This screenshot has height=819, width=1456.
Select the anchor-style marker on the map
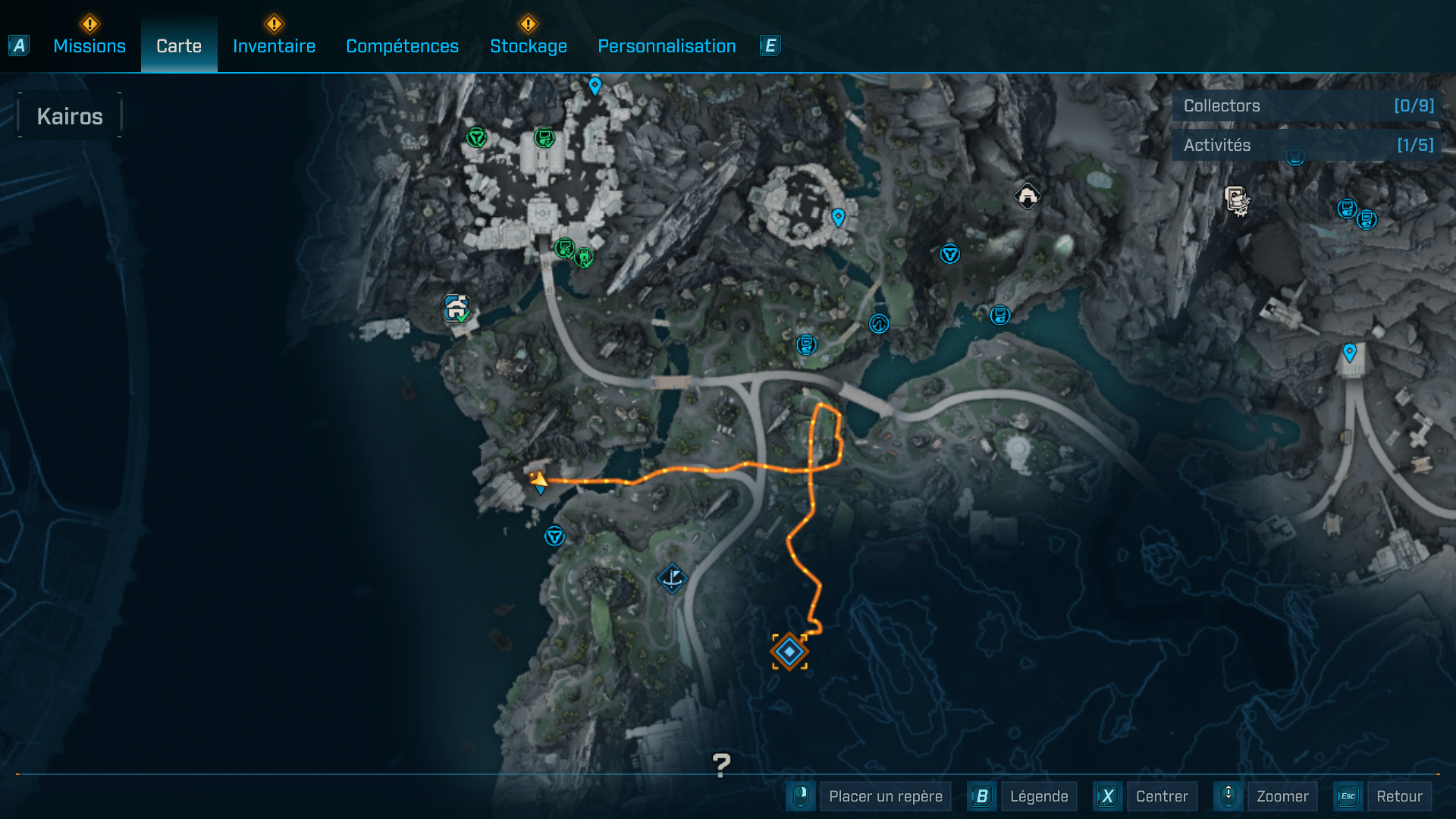(x=672, y=579)
